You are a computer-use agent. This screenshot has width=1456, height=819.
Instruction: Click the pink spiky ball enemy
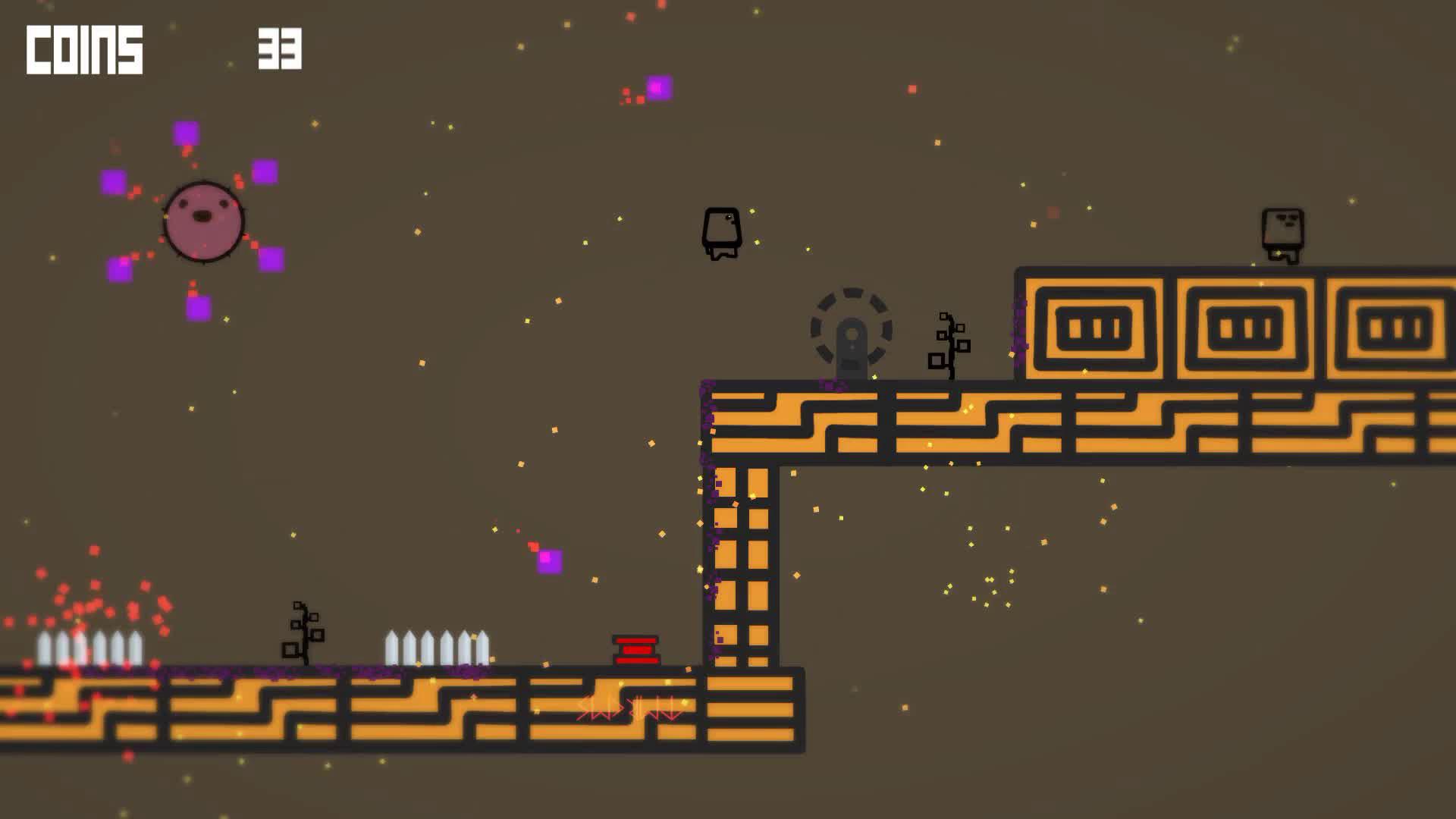point(202,221)
